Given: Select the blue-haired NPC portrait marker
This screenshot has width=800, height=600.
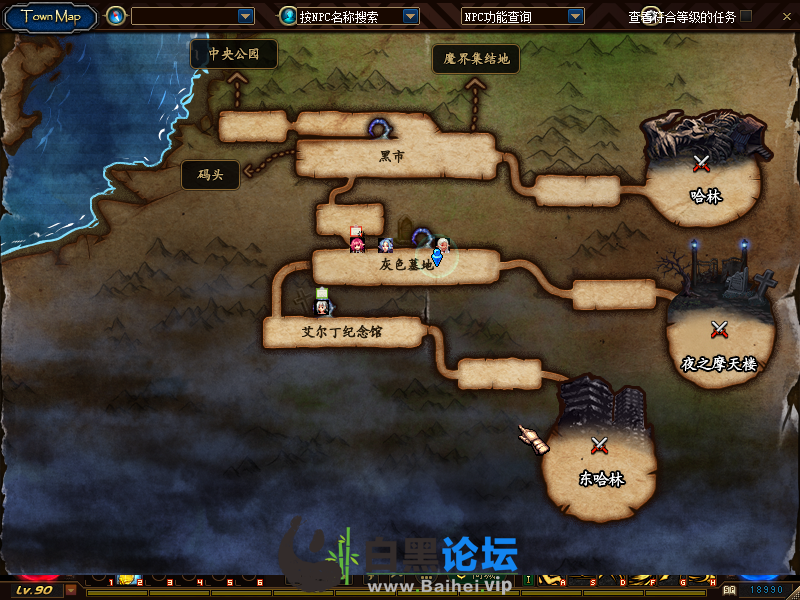Looking at the screenshot, I should (x=387, y=245).
